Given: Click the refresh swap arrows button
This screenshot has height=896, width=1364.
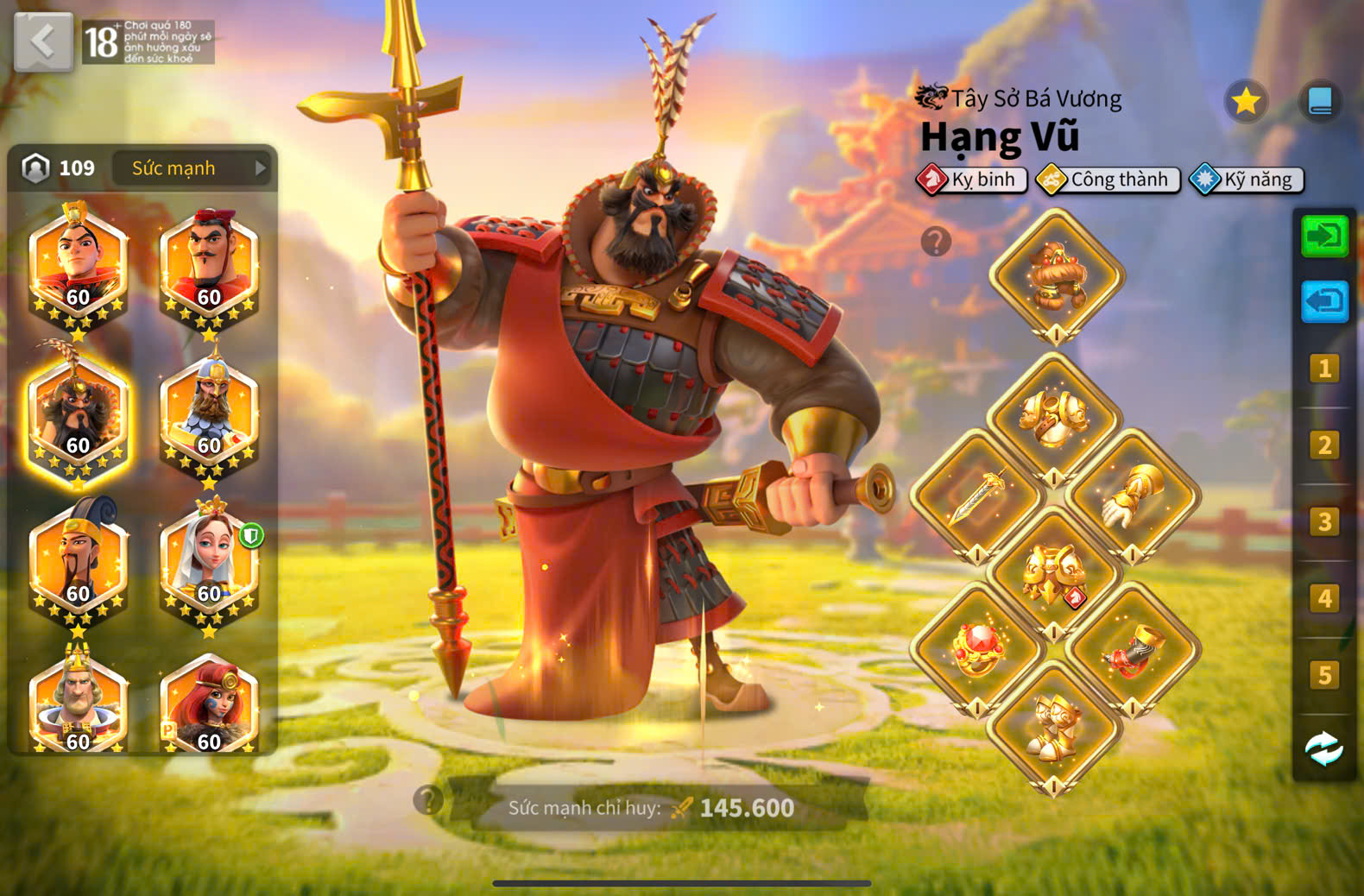Looking at the screenshot, I should (x=1324, y=748).
